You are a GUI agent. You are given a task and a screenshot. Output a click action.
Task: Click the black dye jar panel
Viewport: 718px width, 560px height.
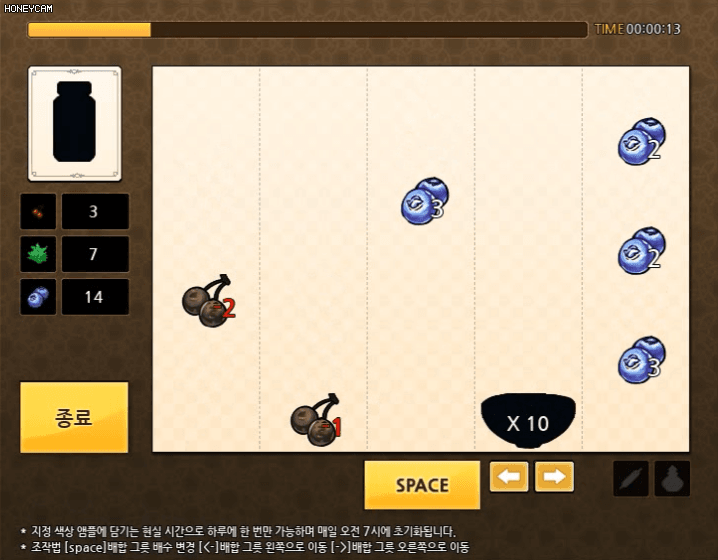coord(75,123)
